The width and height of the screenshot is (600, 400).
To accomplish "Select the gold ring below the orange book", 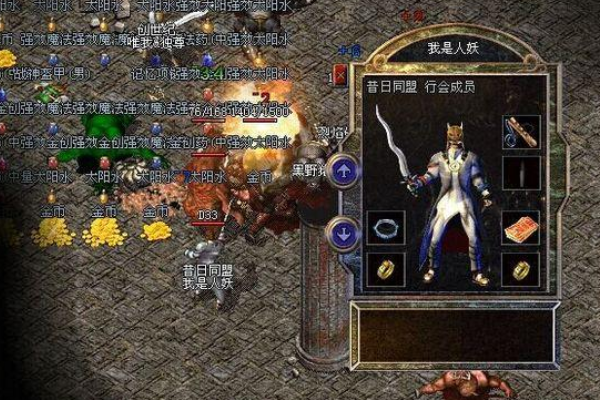I will (521, 267).
